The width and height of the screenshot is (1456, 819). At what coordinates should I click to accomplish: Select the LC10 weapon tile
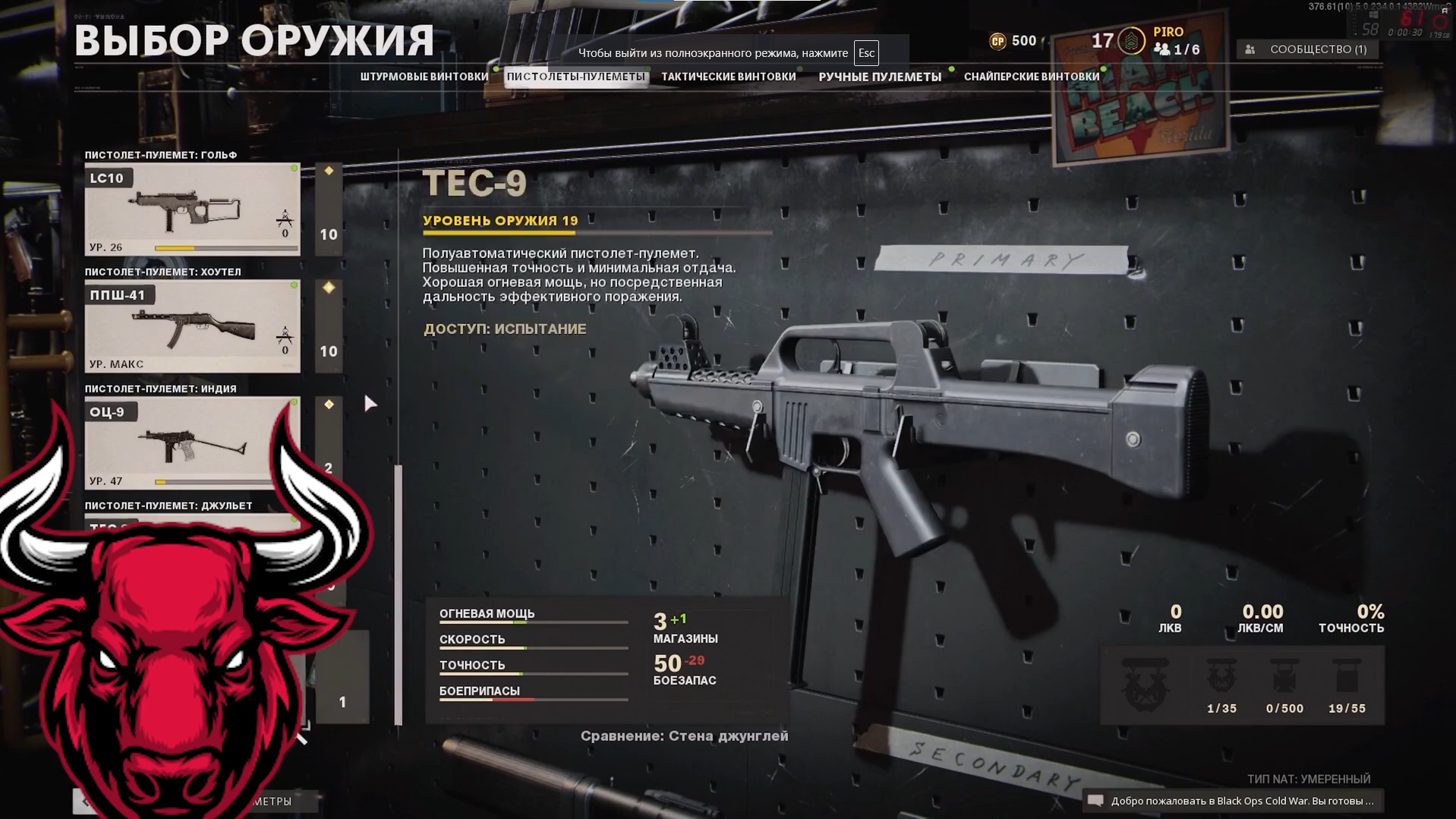192,209
